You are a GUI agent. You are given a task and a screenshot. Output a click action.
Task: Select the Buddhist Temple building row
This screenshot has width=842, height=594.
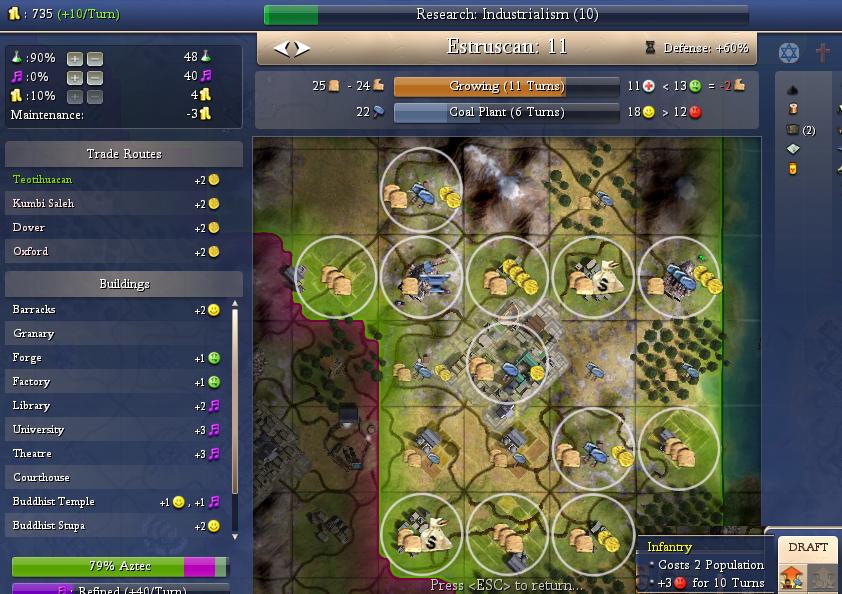coord(115,502)
